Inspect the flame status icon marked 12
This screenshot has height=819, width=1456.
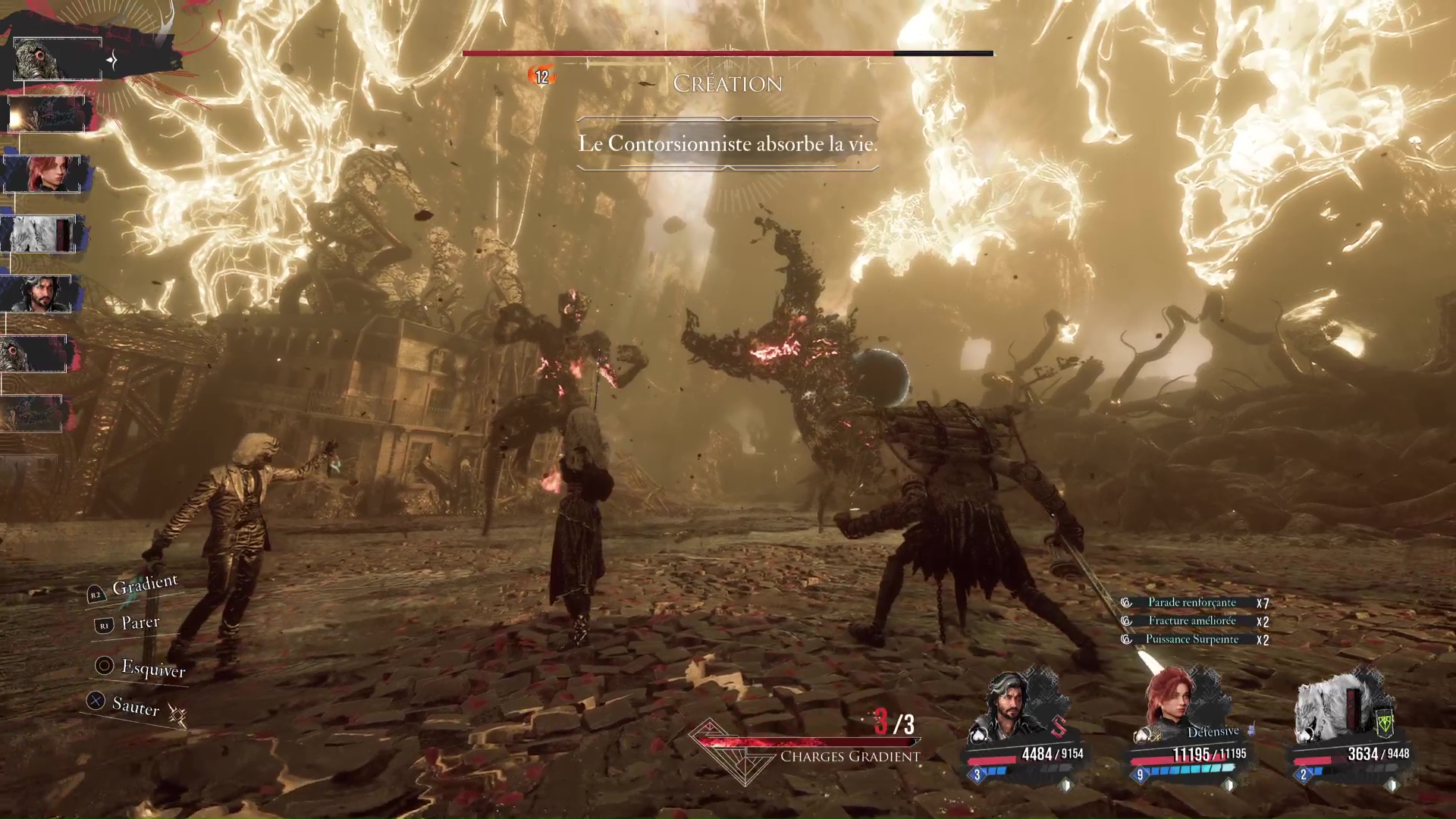[x=541, y=76]
